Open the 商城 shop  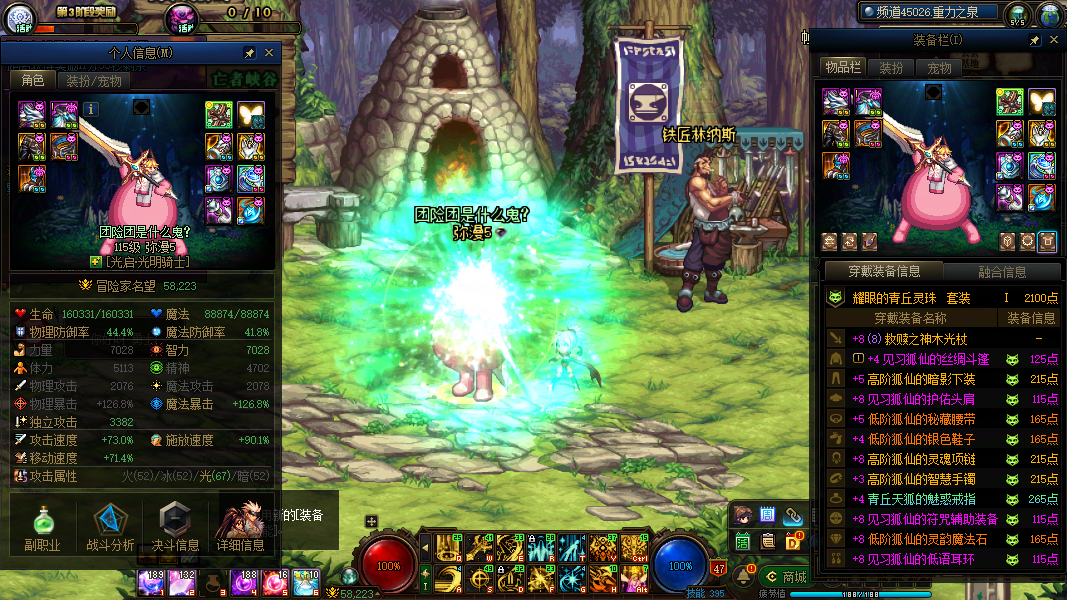[784, 576]
